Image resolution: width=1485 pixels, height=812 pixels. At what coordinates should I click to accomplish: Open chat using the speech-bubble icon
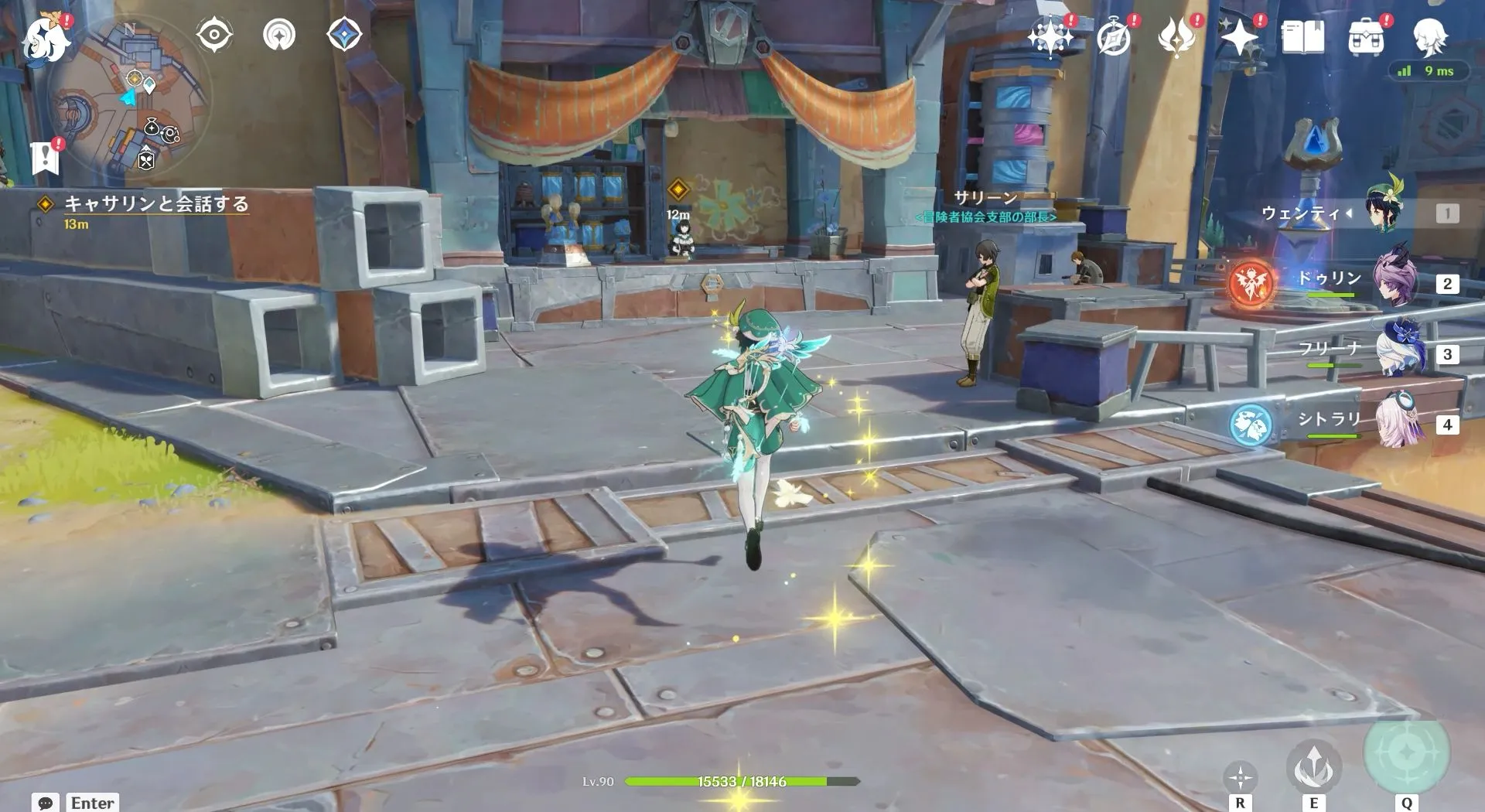[x=46, y=803]
